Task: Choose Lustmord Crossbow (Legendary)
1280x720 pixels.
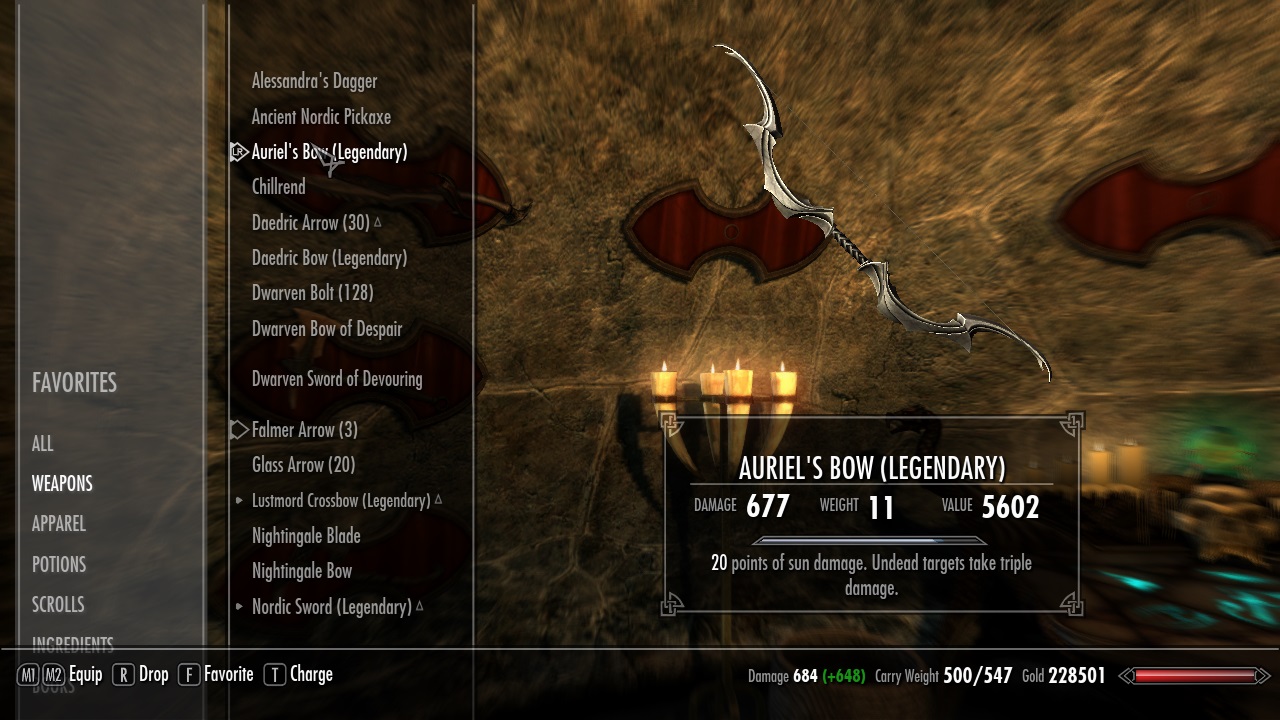Action: [341, 500]
